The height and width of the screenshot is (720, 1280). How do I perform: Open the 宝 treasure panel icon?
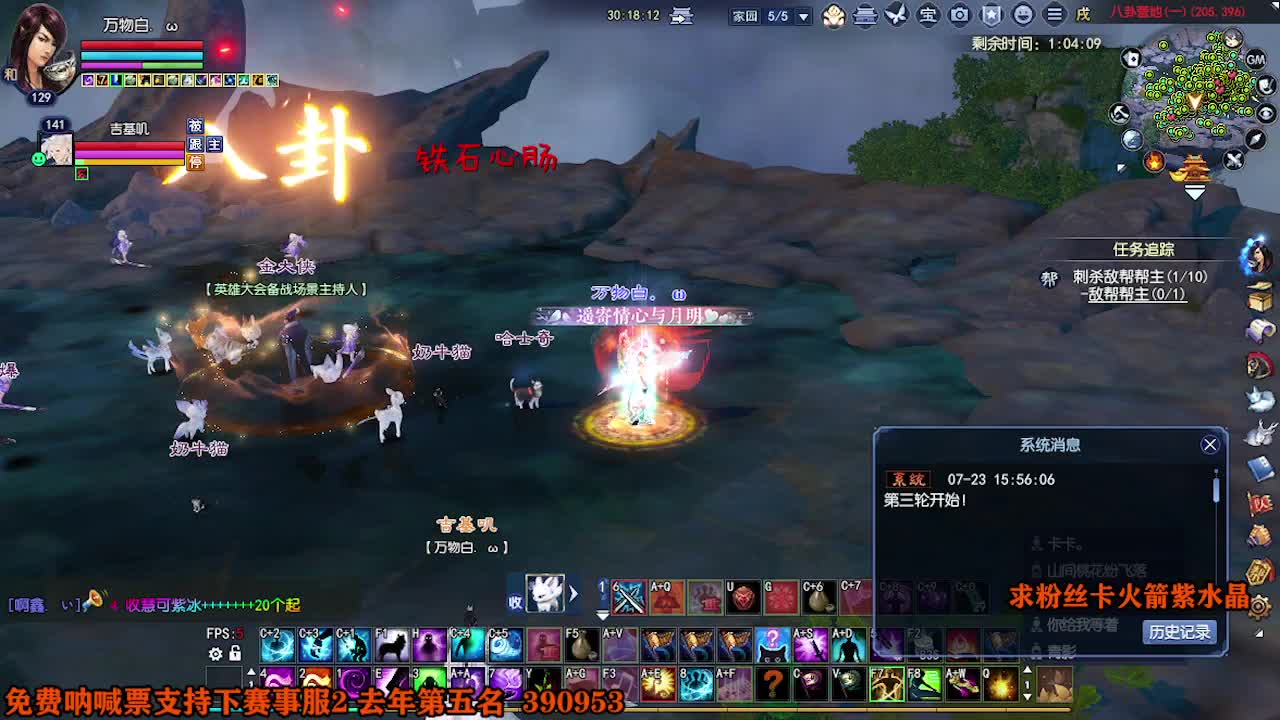click(x=928, y=13)
